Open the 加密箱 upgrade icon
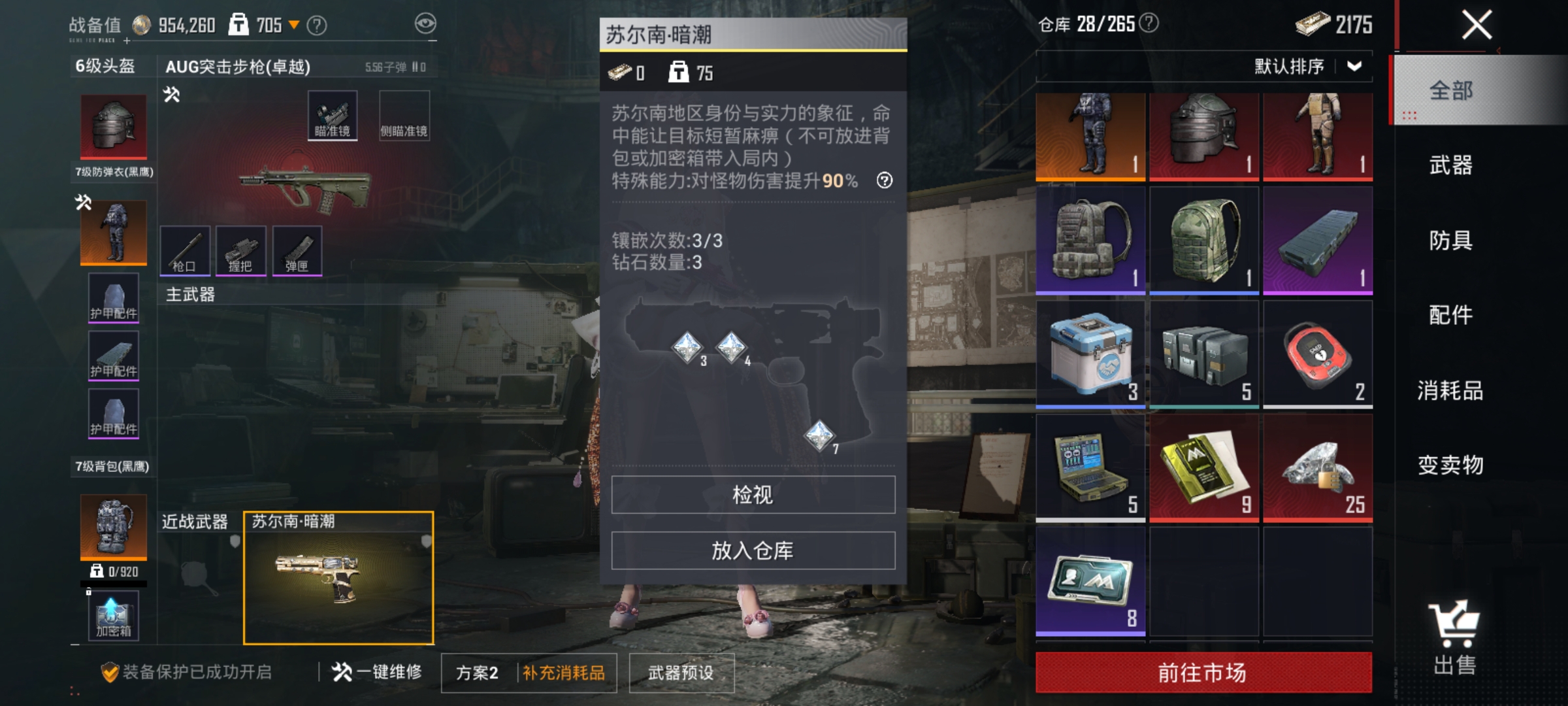Screen dimensions: 1568x706 click(x=112, y=614)
